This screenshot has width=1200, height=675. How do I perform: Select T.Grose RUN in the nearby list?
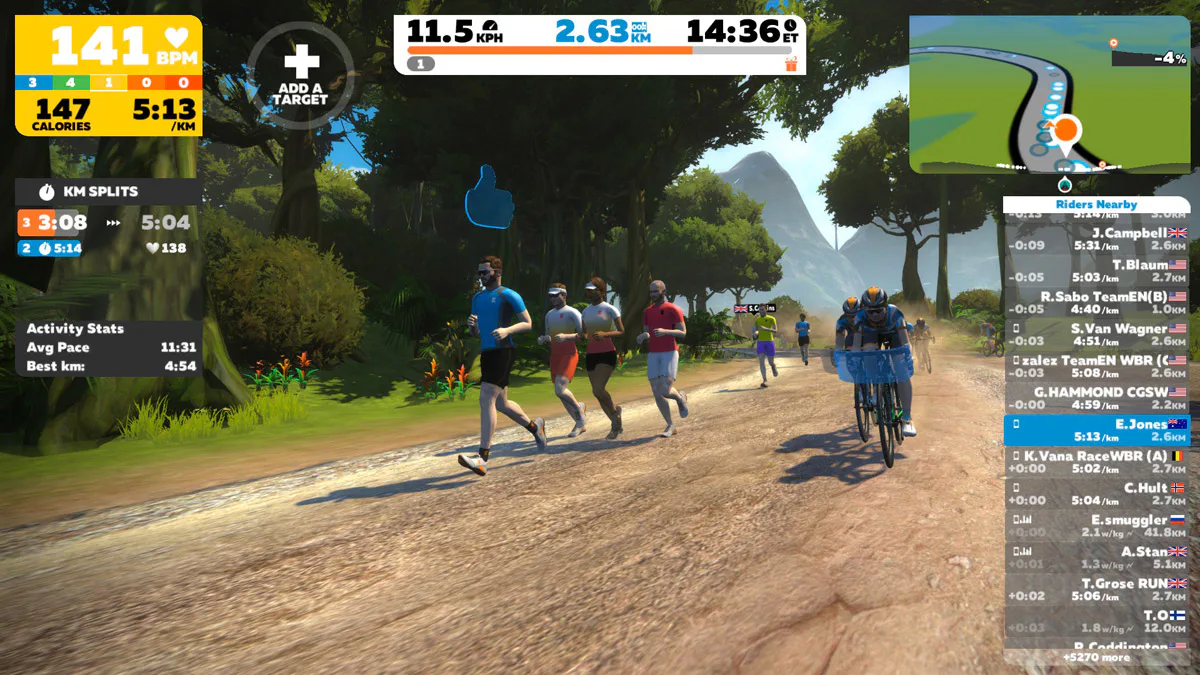[1097, 590]
